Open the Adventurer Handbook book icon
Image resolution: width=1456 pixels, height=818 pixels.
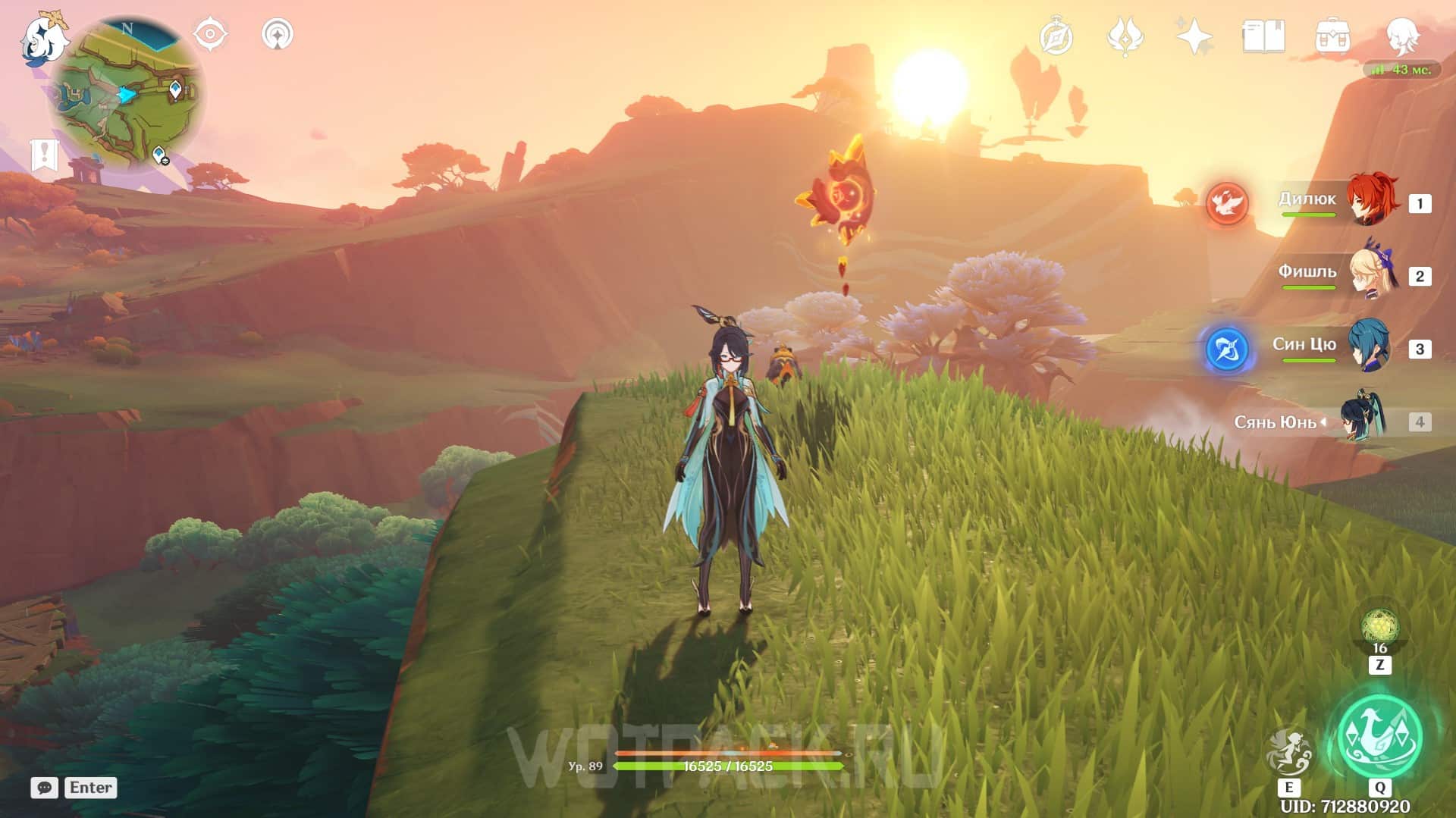pyautogui.click(x=1263, y=36)
